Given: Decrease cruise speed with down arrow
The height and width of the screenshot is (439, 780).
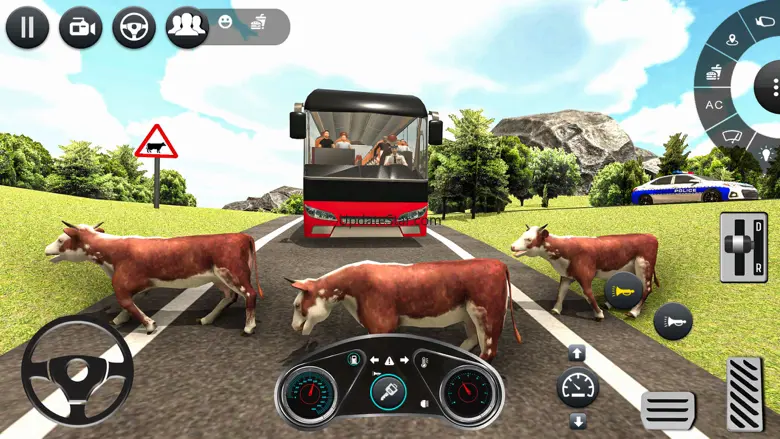Looking at the screenshot, I should click(576, 419).
